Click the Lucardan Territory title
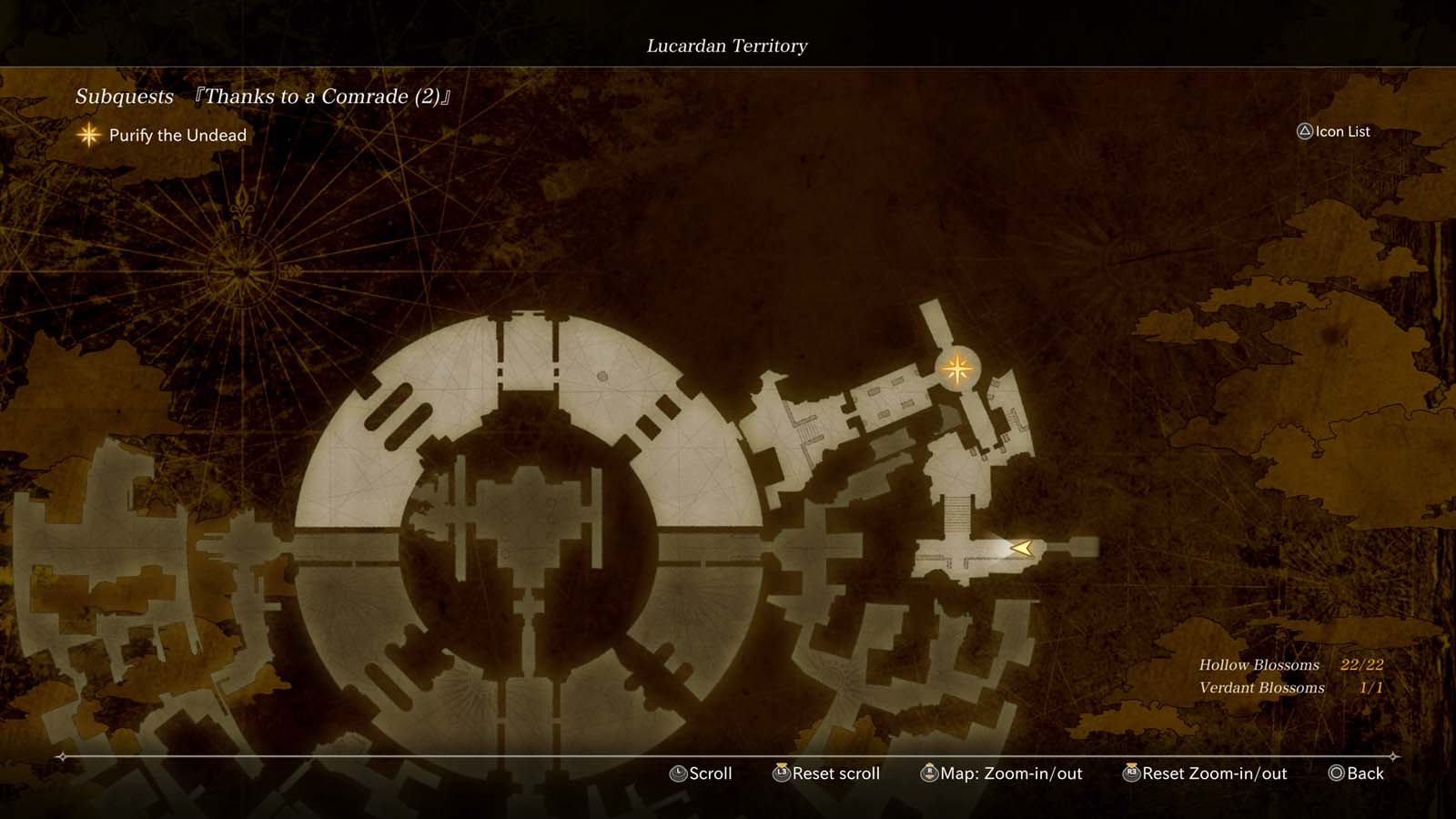 click(727, 45)
